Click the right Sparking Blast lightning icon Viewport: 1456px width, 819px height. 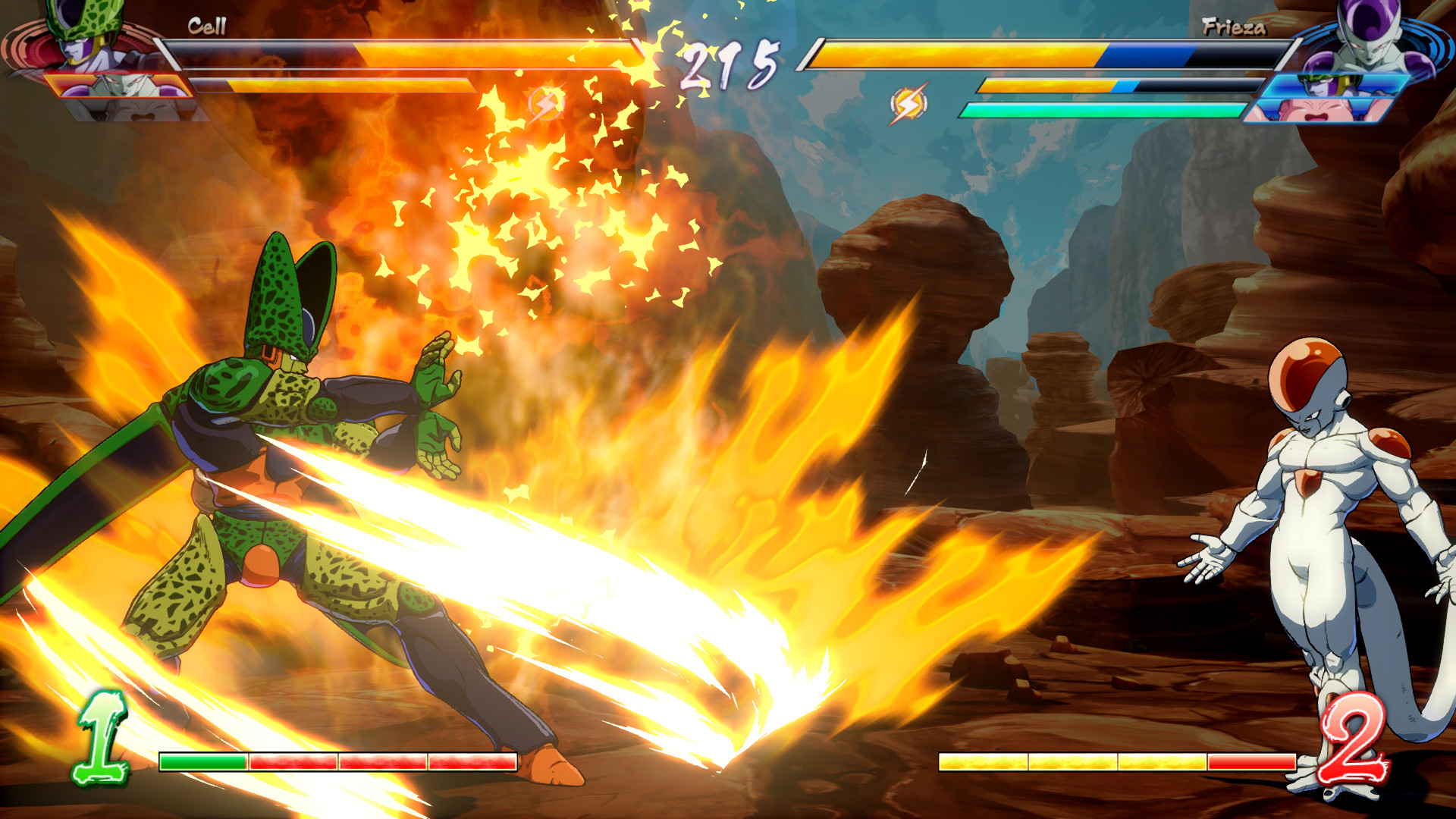tap(908, 102)
